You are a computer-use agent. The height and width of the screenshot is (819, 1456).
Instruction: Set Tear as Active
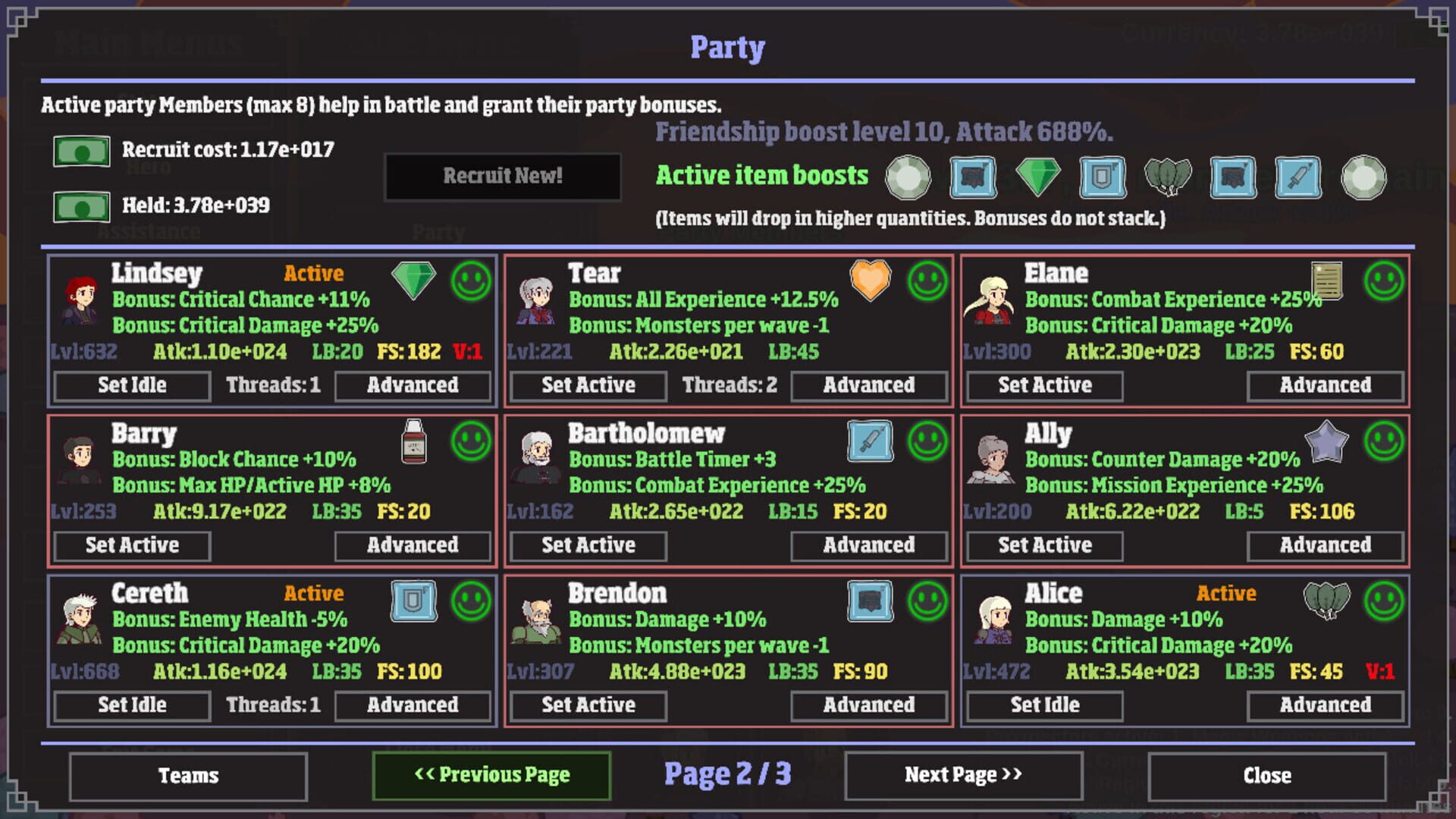pos(587,385)
